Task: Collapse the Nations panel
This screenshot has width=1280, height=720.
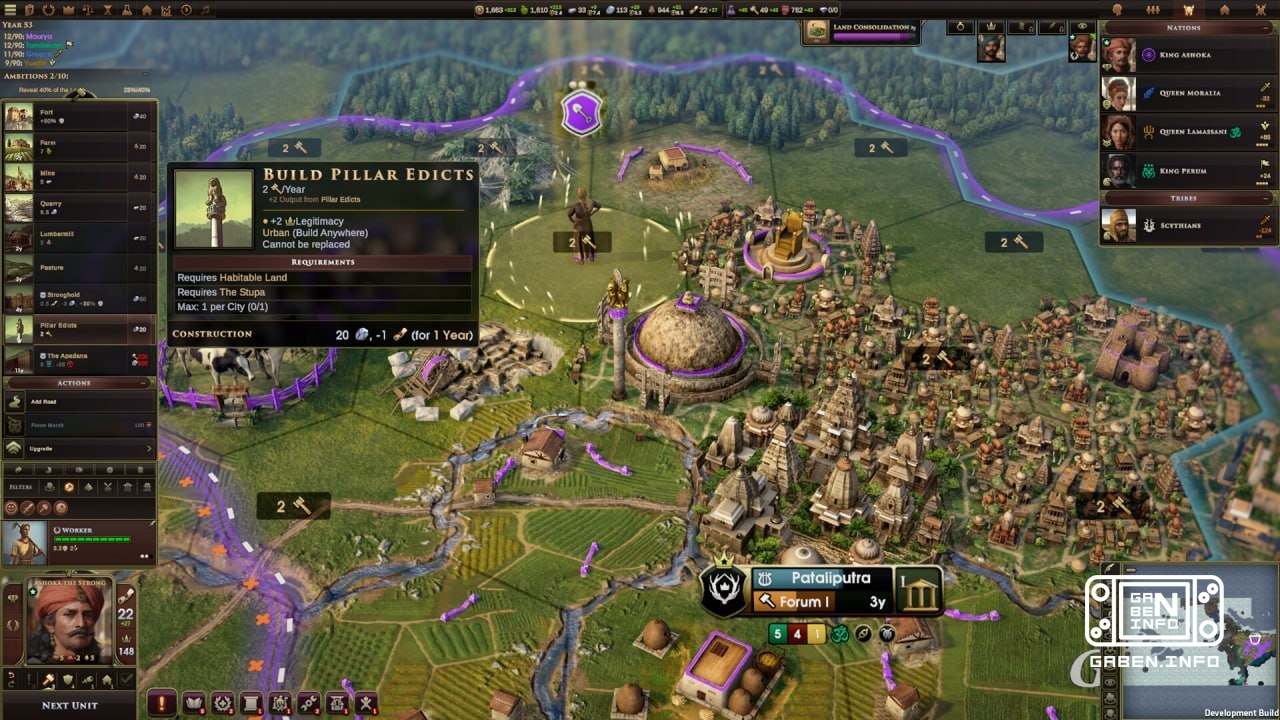Action: (x=1266, y=27)
